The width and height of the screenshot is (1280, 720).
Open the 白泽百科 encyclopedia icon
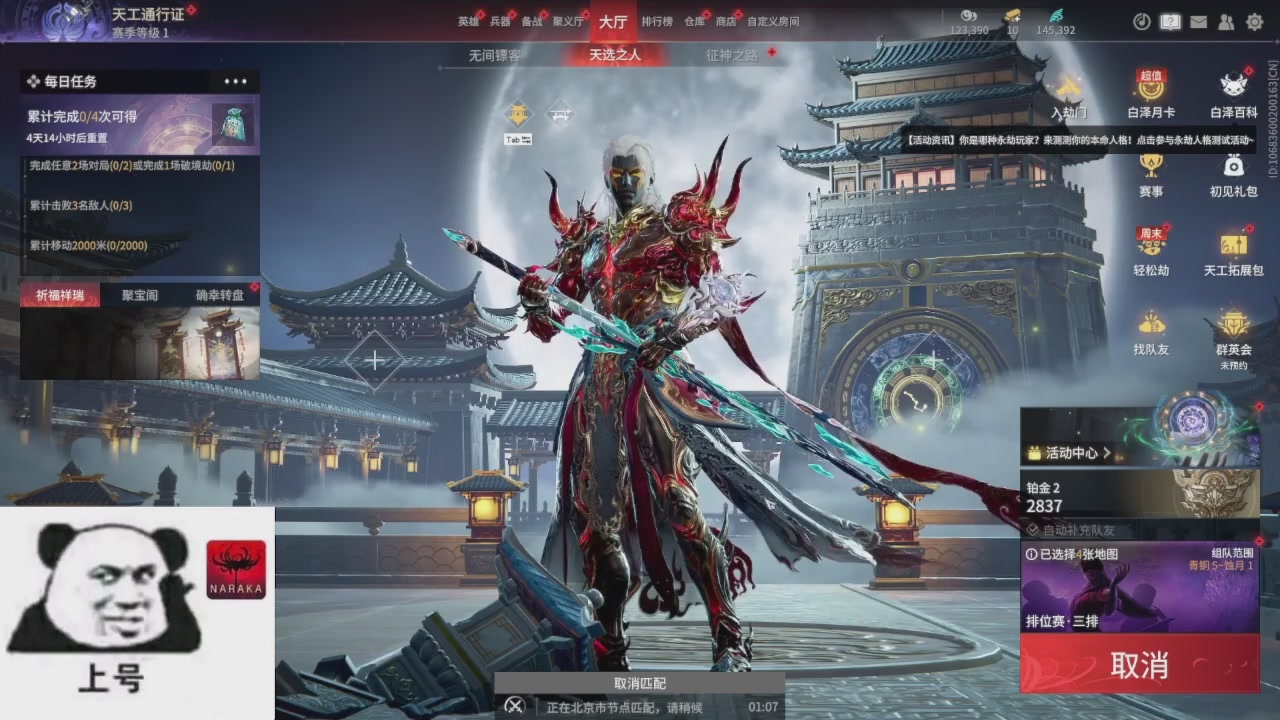(1234, 94)
